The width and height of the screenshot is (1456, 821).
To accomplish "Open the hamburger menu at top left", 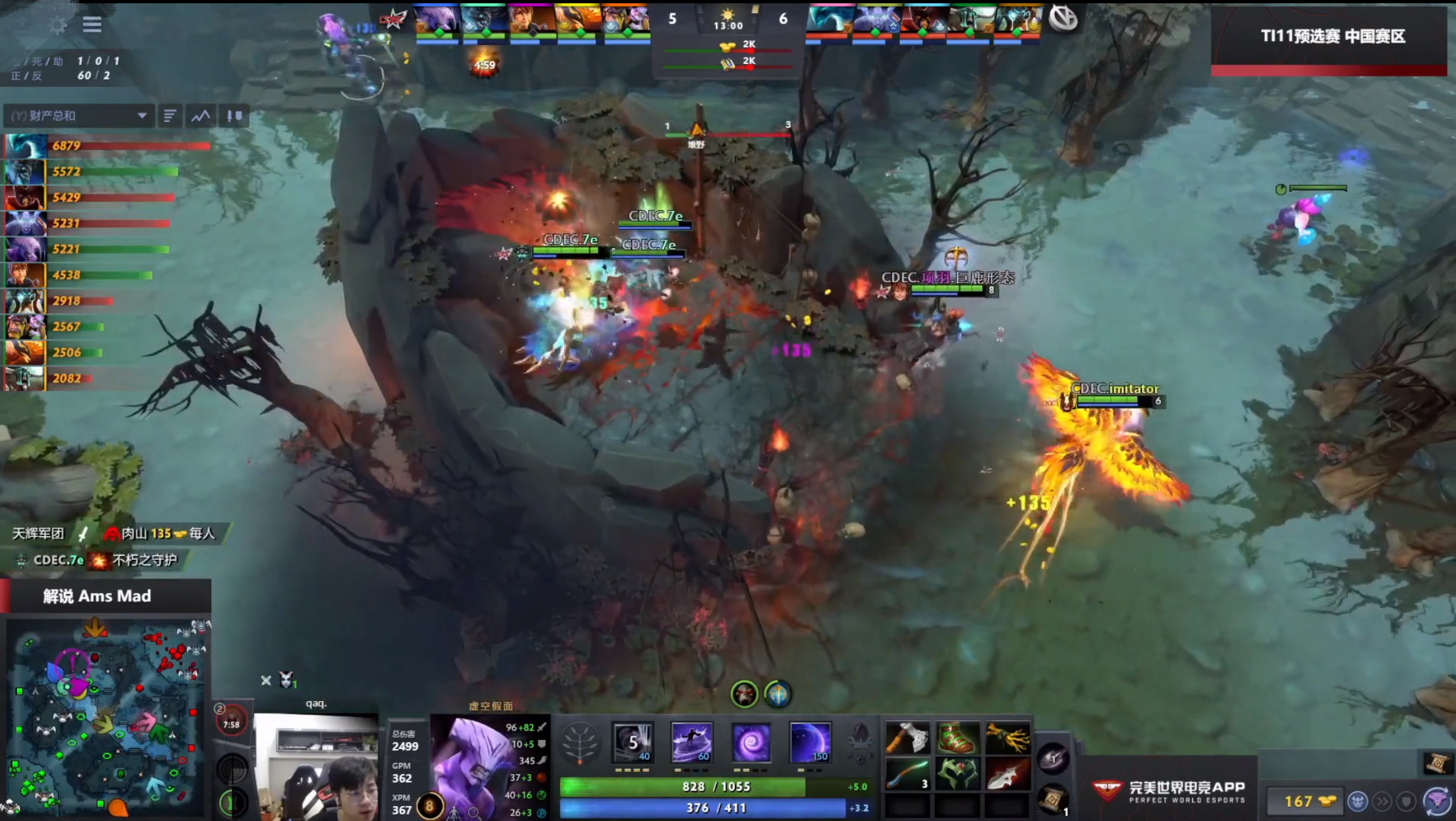I will coord(92,25).
